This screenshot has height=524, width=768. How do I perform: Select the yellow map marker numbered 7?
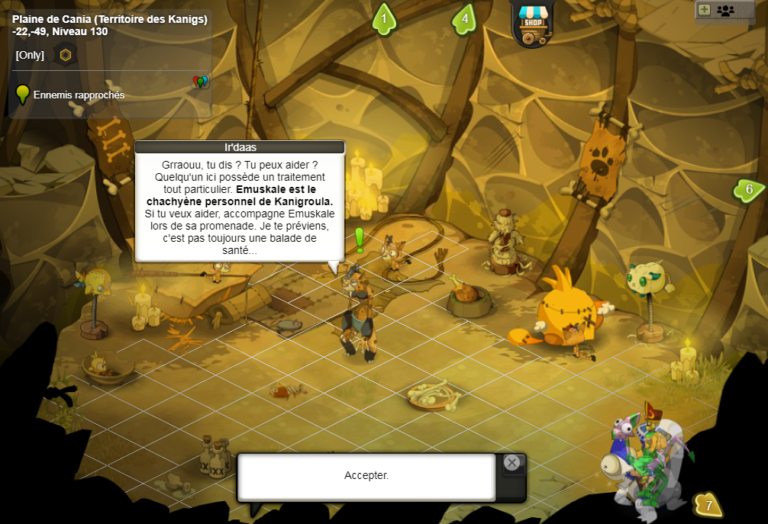pos(708,504)
